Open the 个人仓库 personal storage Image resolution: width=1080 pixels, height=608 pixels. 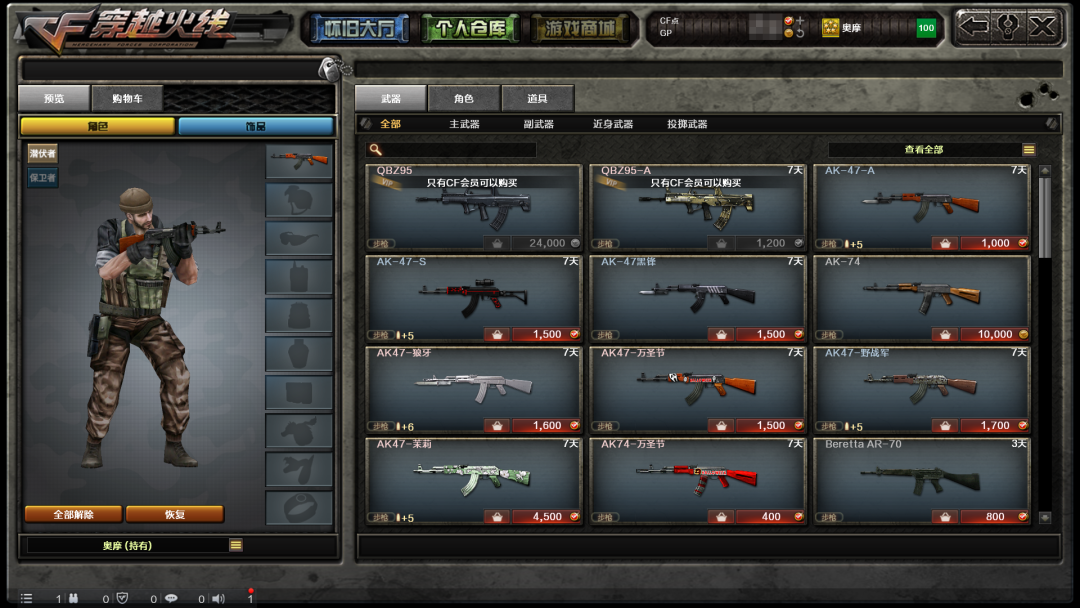tap(469, 28)
